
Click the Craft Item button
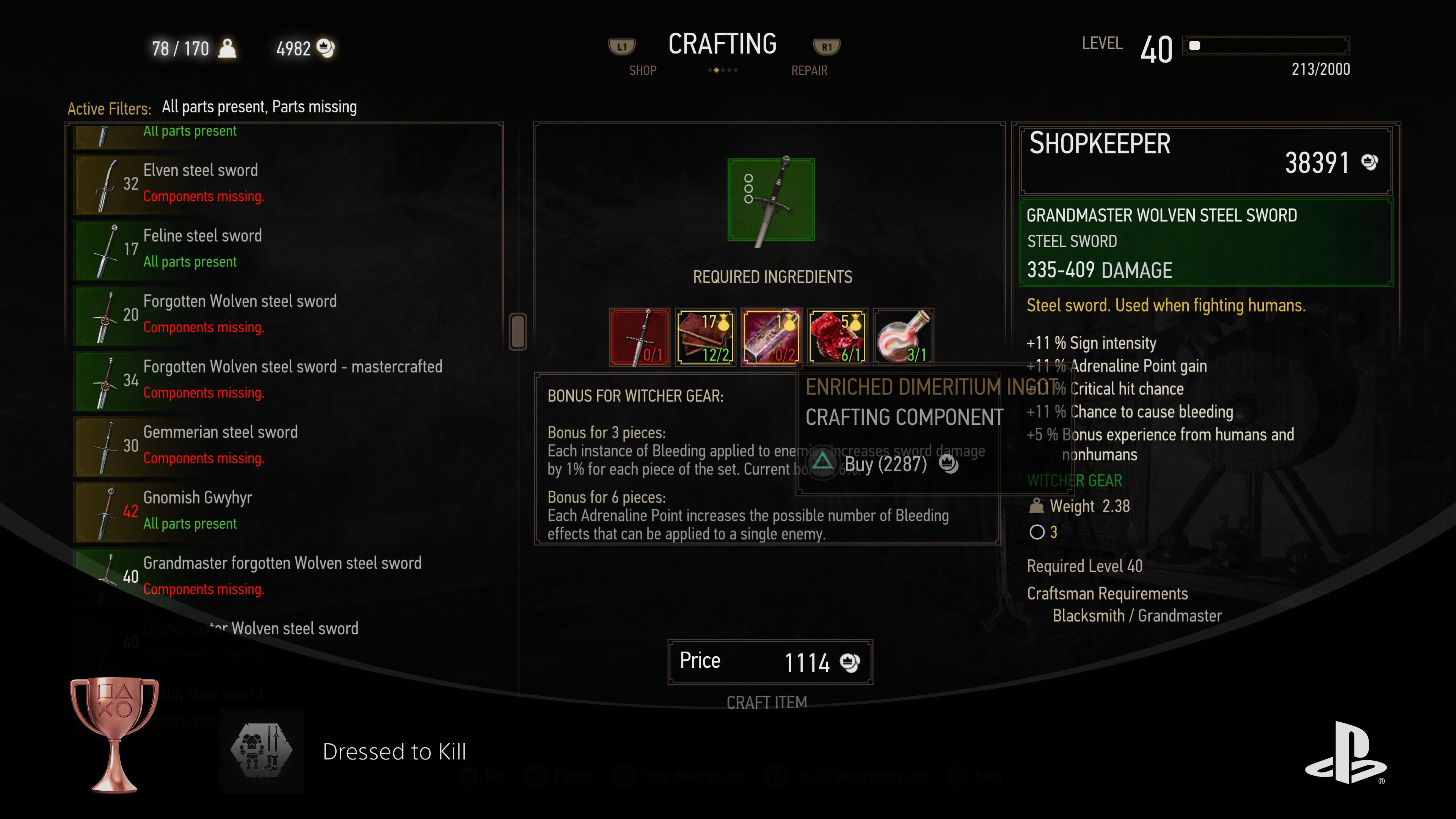pos(766,702)
